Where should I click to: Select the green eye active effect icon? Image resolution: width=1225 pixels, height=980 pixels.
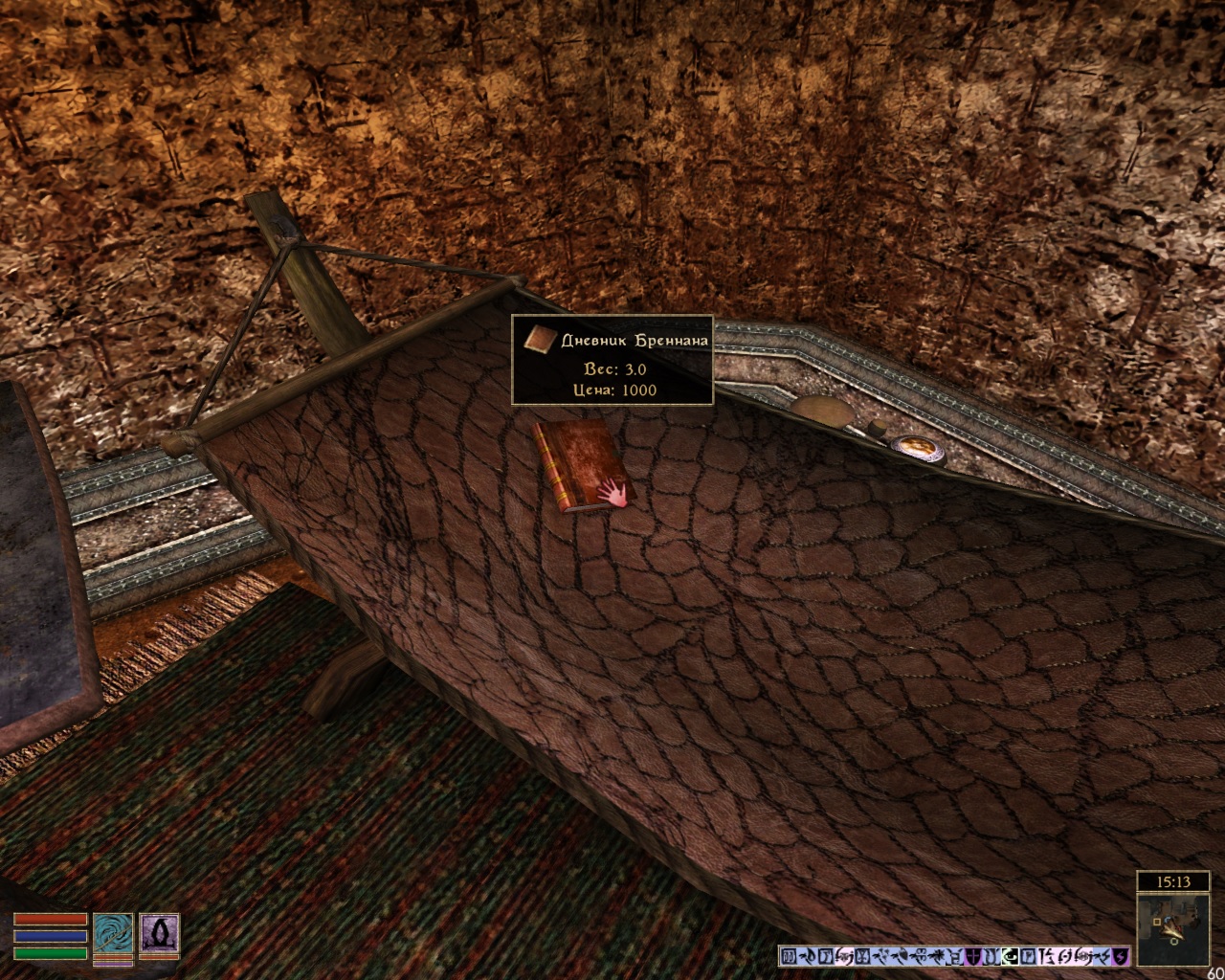point(1010,955)
